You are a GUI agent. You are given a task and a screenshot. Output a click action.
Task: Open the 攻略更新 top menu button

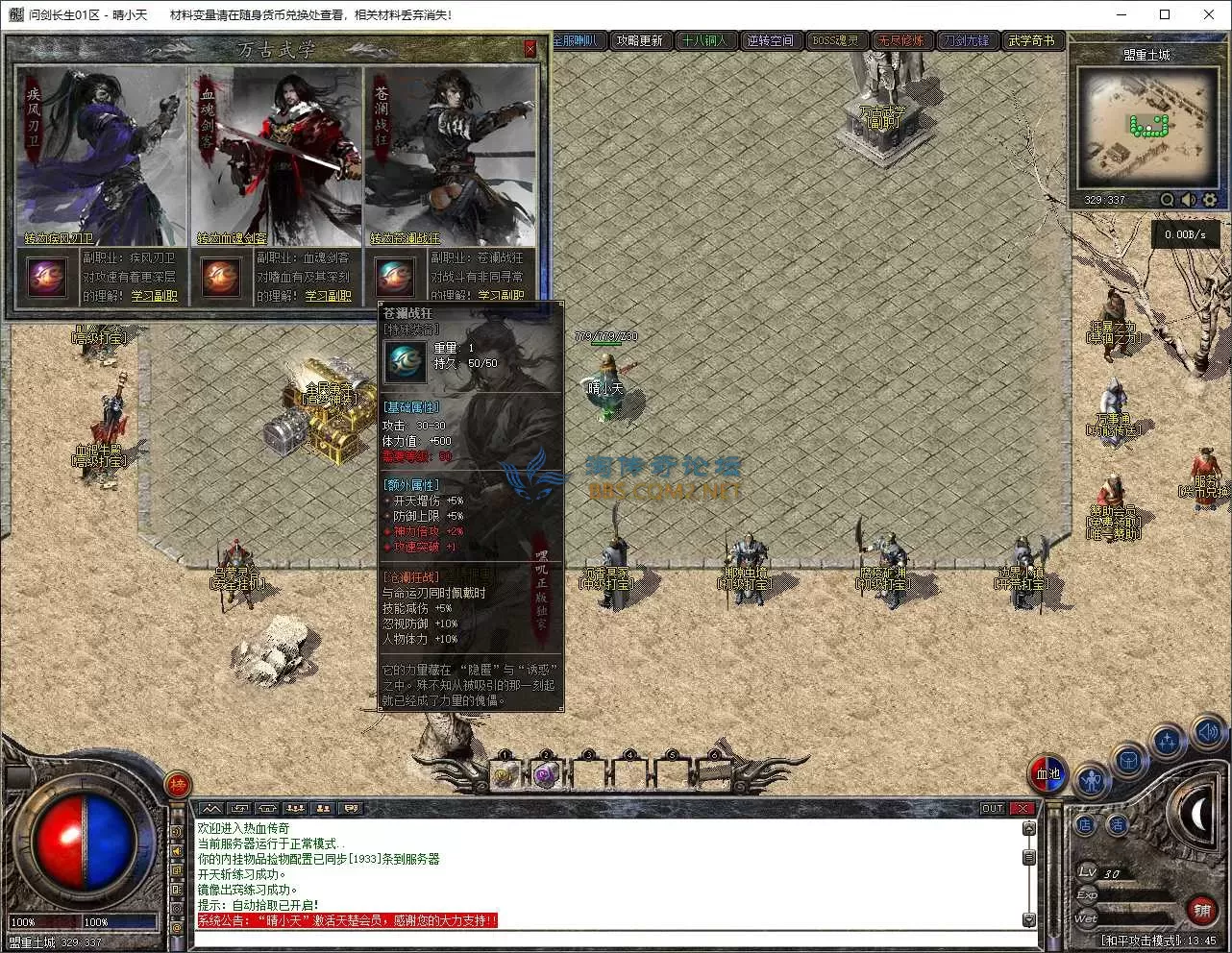[x=640, y=41]
